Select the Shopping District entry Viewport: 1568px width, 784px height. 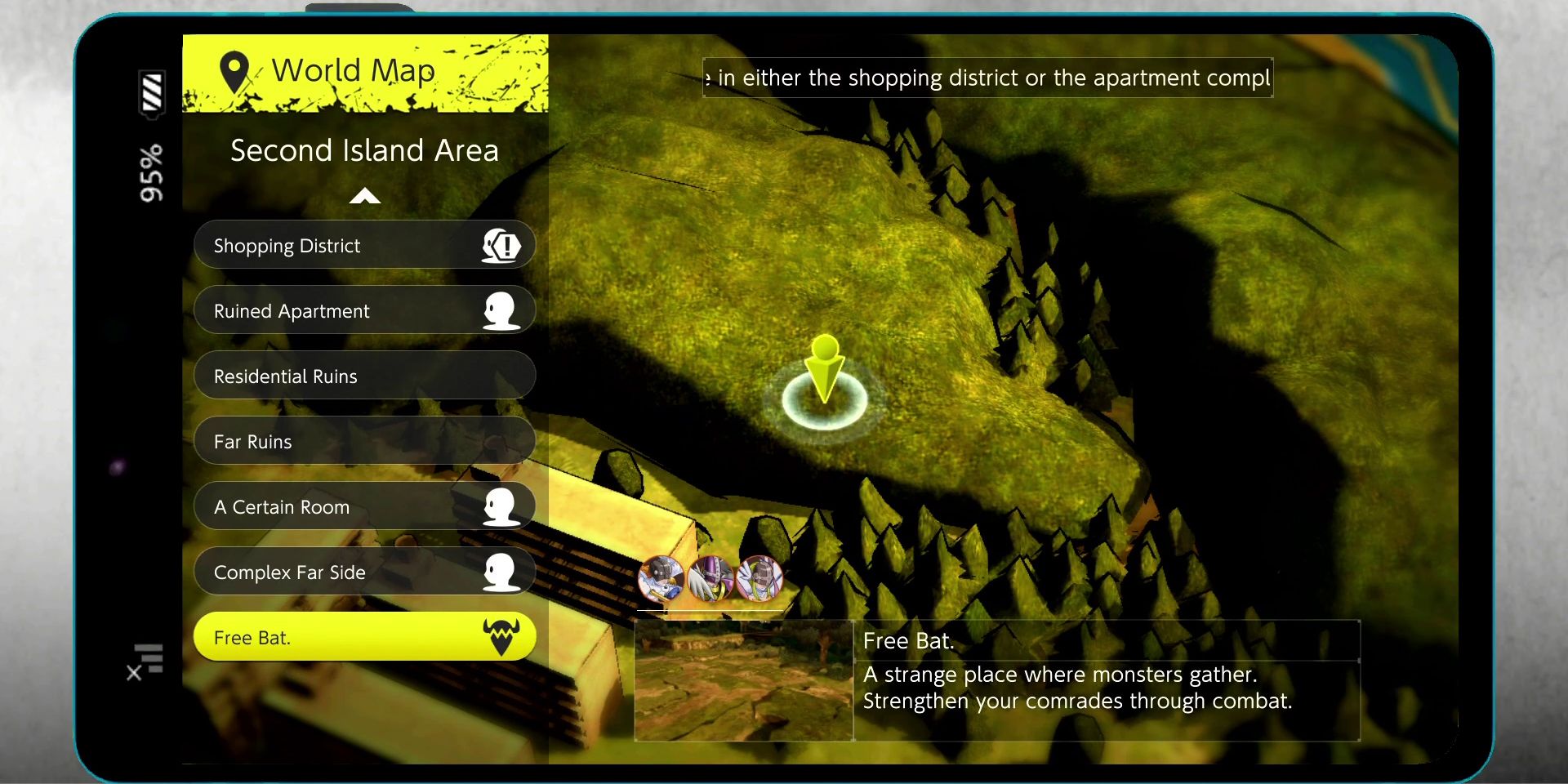(x=327, y=245)
